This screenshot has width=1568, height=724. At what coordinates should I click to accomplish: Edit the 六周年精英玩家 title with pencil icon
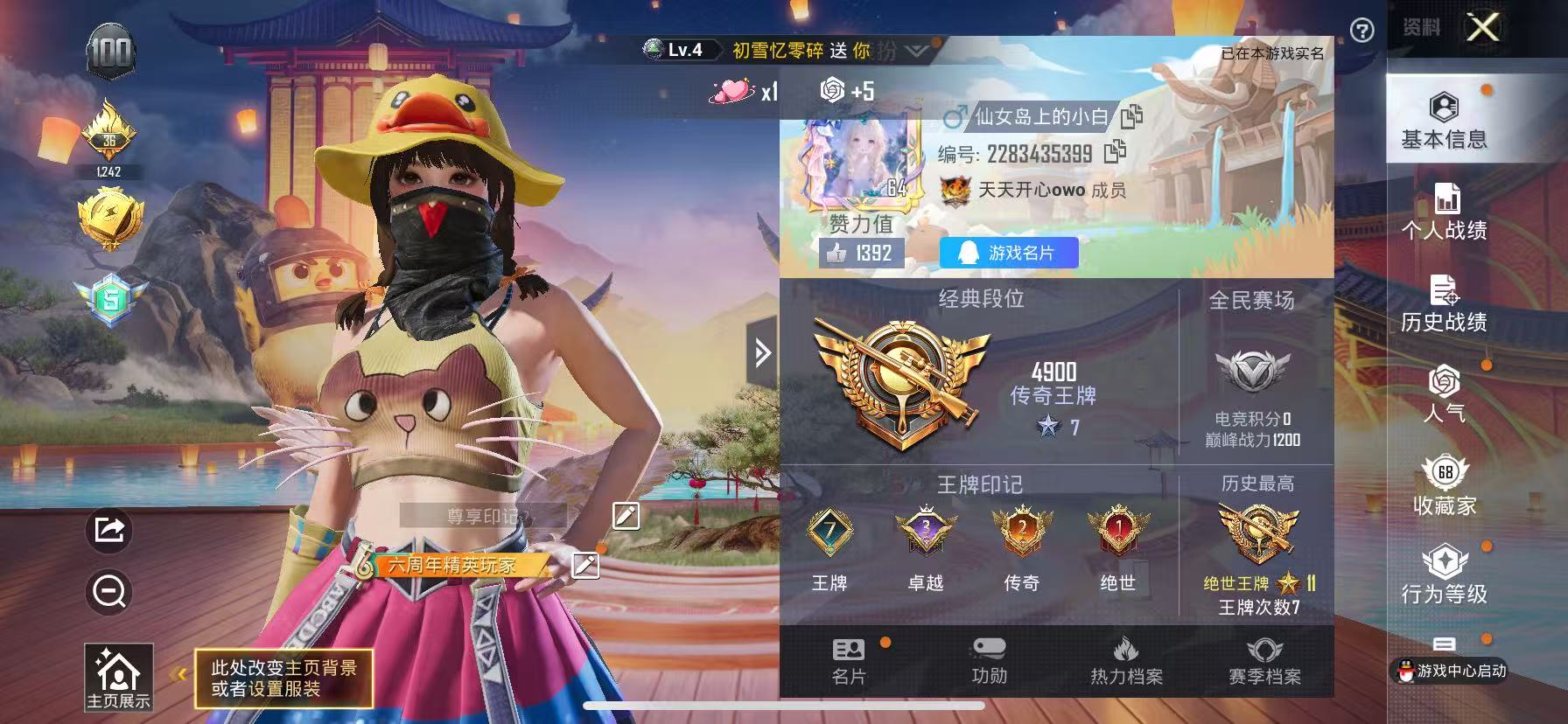pos(584,567)
